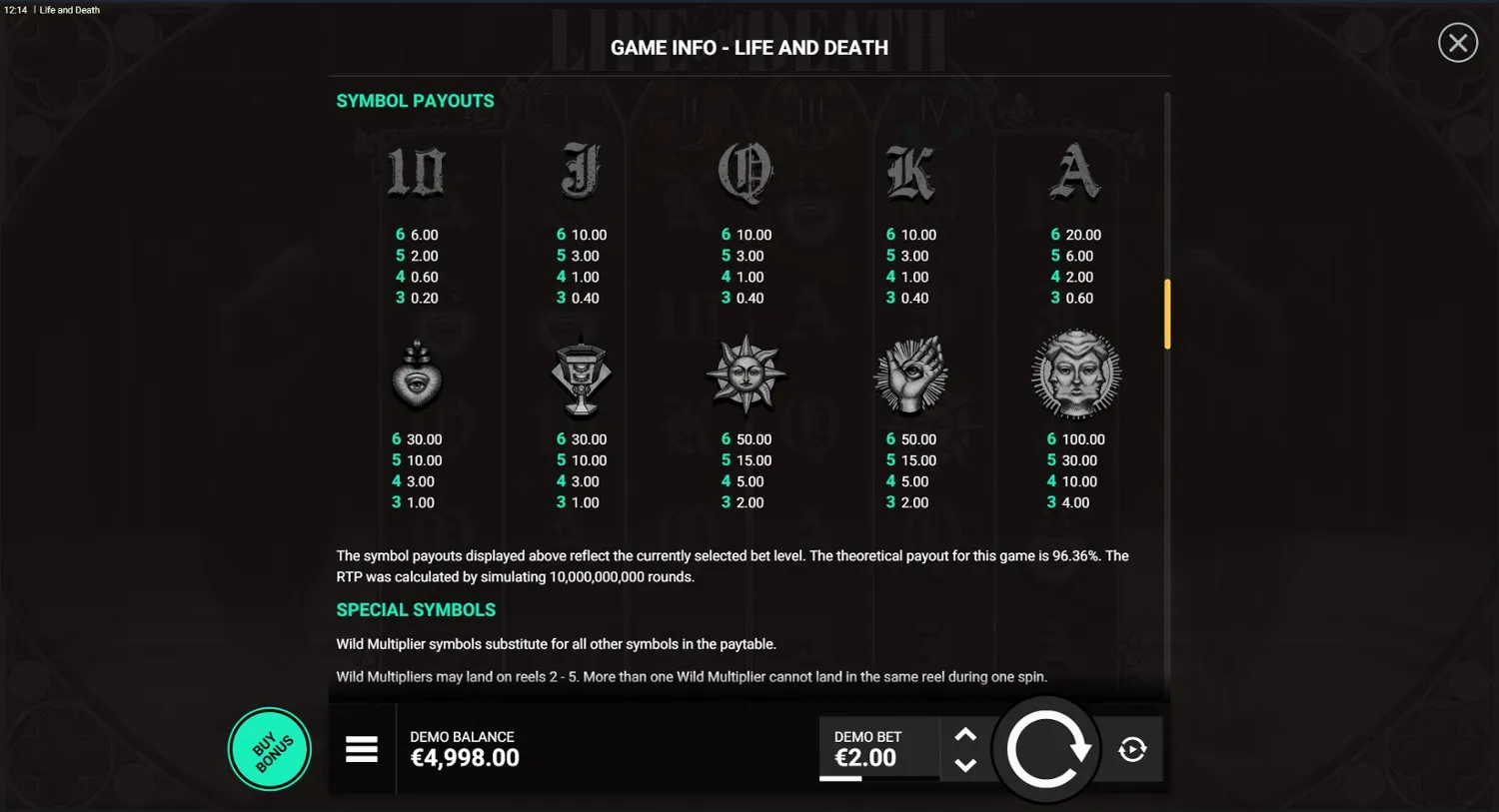Open the game menu via hamburger icon
The image size is (1499, 812).
click(362, 748)
